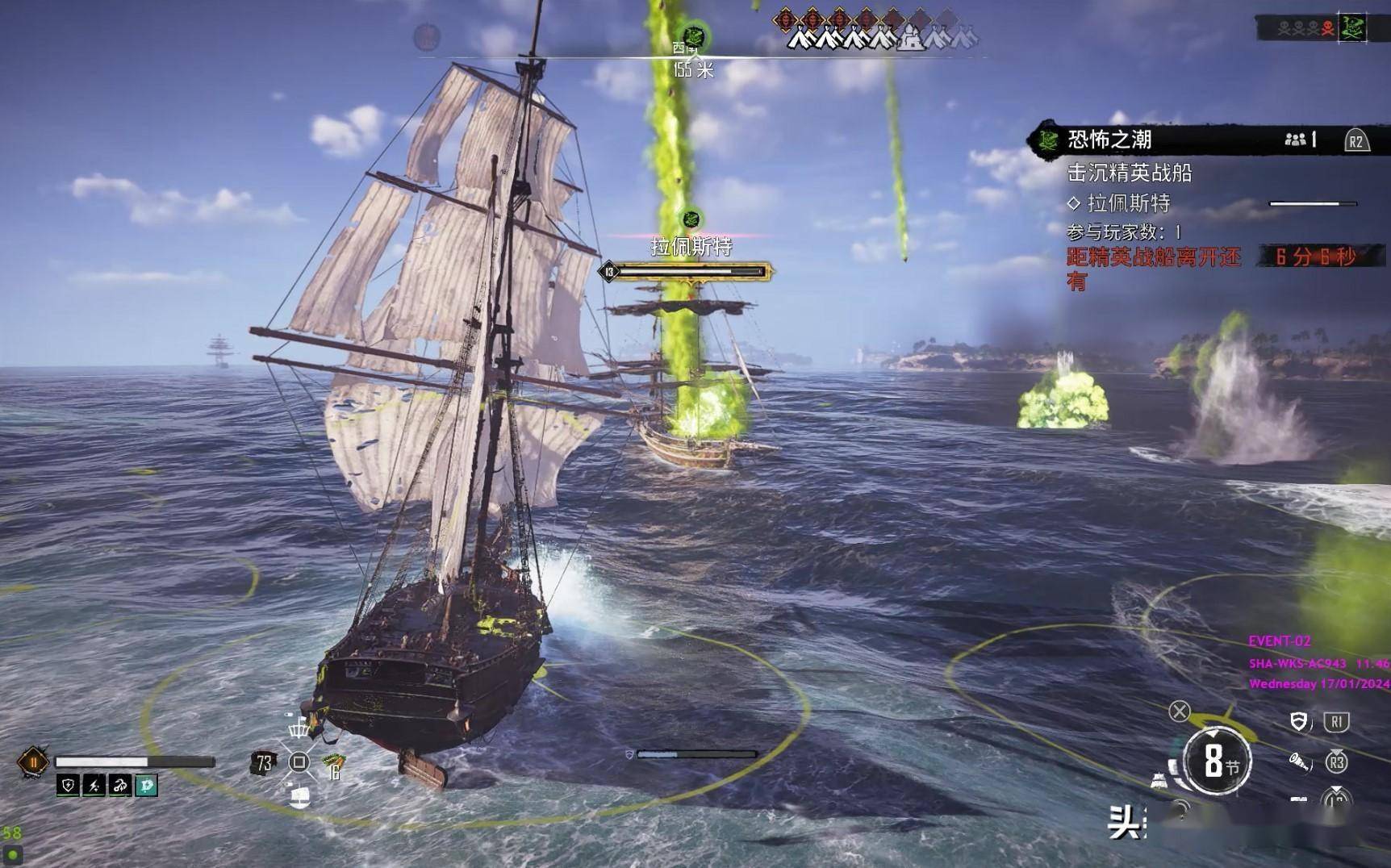Click the southwest compass marker showing 155 米
1391x868 pixels.
coord(693,37)
